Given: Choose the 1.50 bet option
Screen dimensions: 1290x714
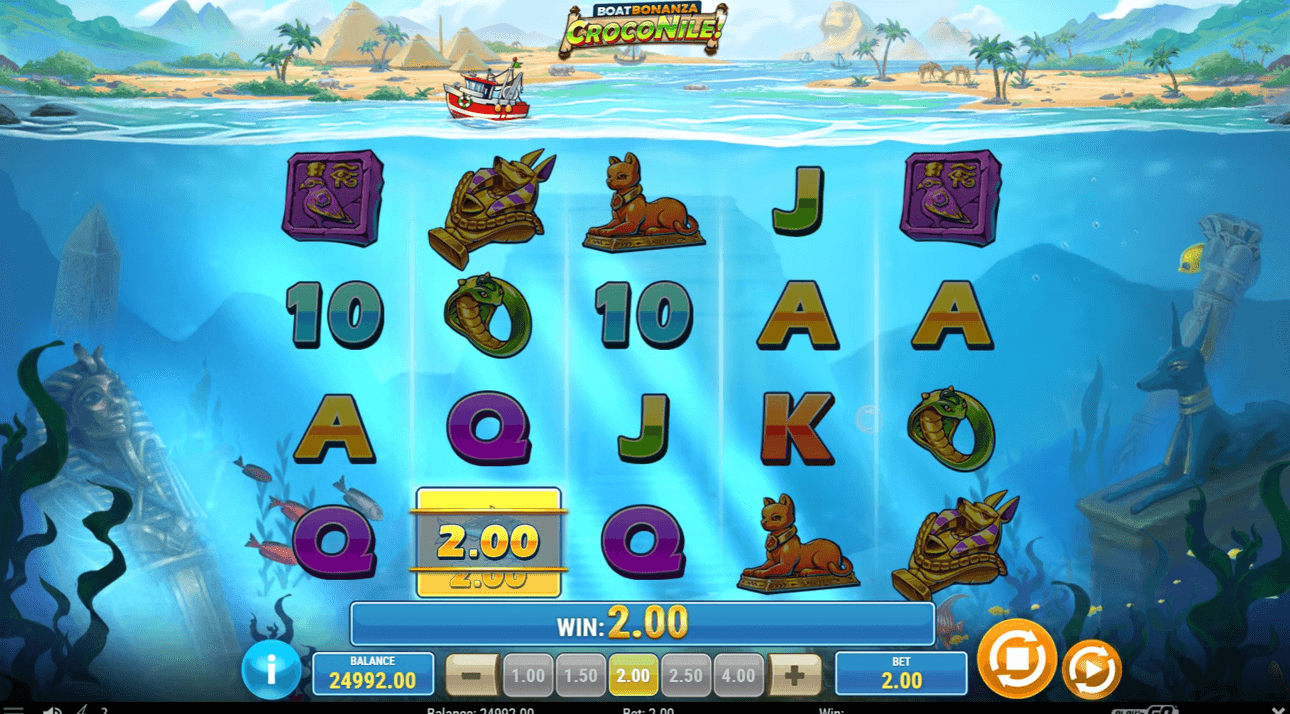Looking at the screenshot, I should pos(580,675).
